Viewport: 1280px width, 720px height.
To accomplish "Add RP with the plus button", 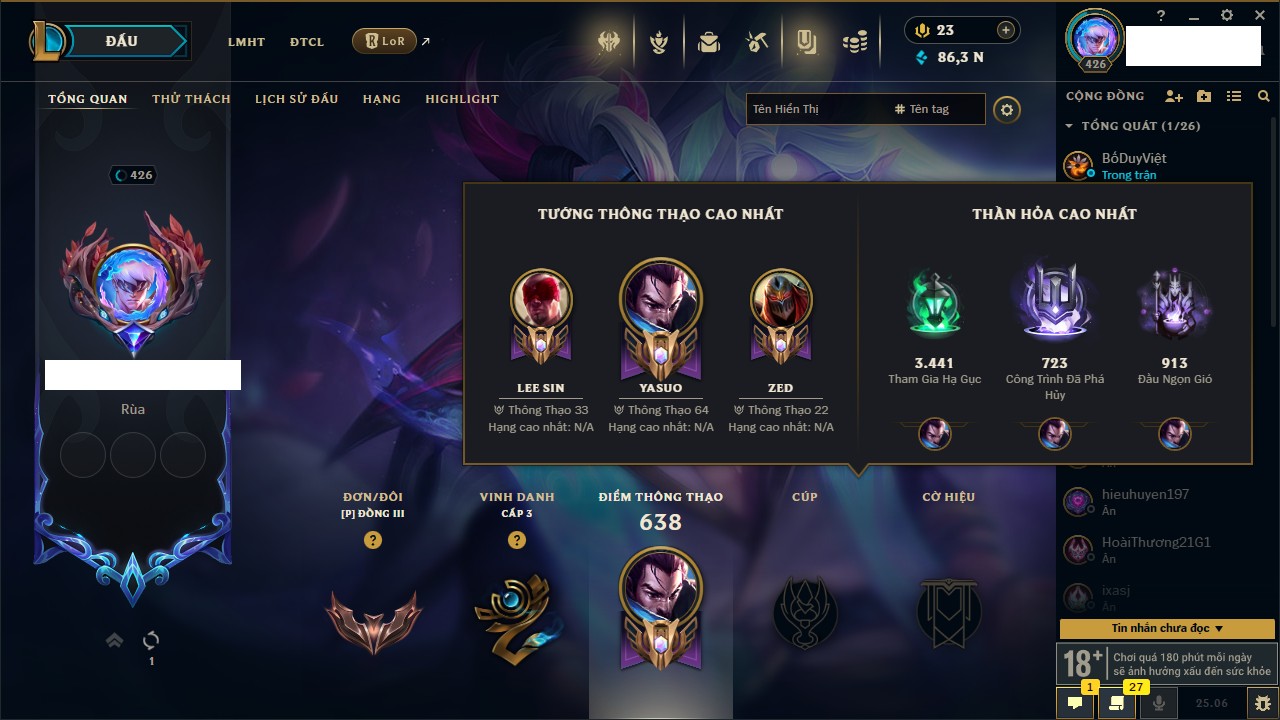I will click(1006, 31).
